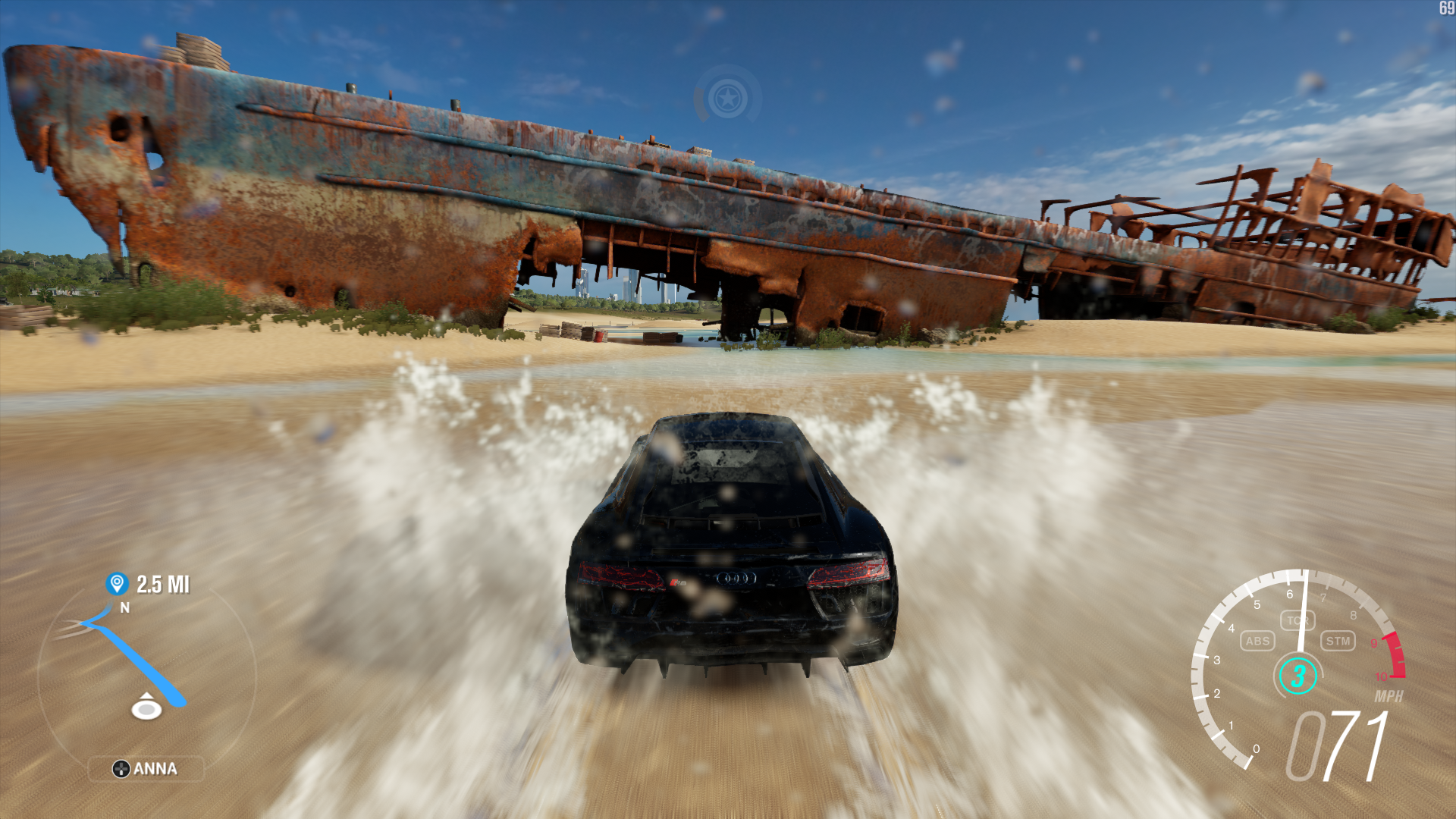Click the N compass letter on minimap
Screen dimensions: 1456x819
125,607
